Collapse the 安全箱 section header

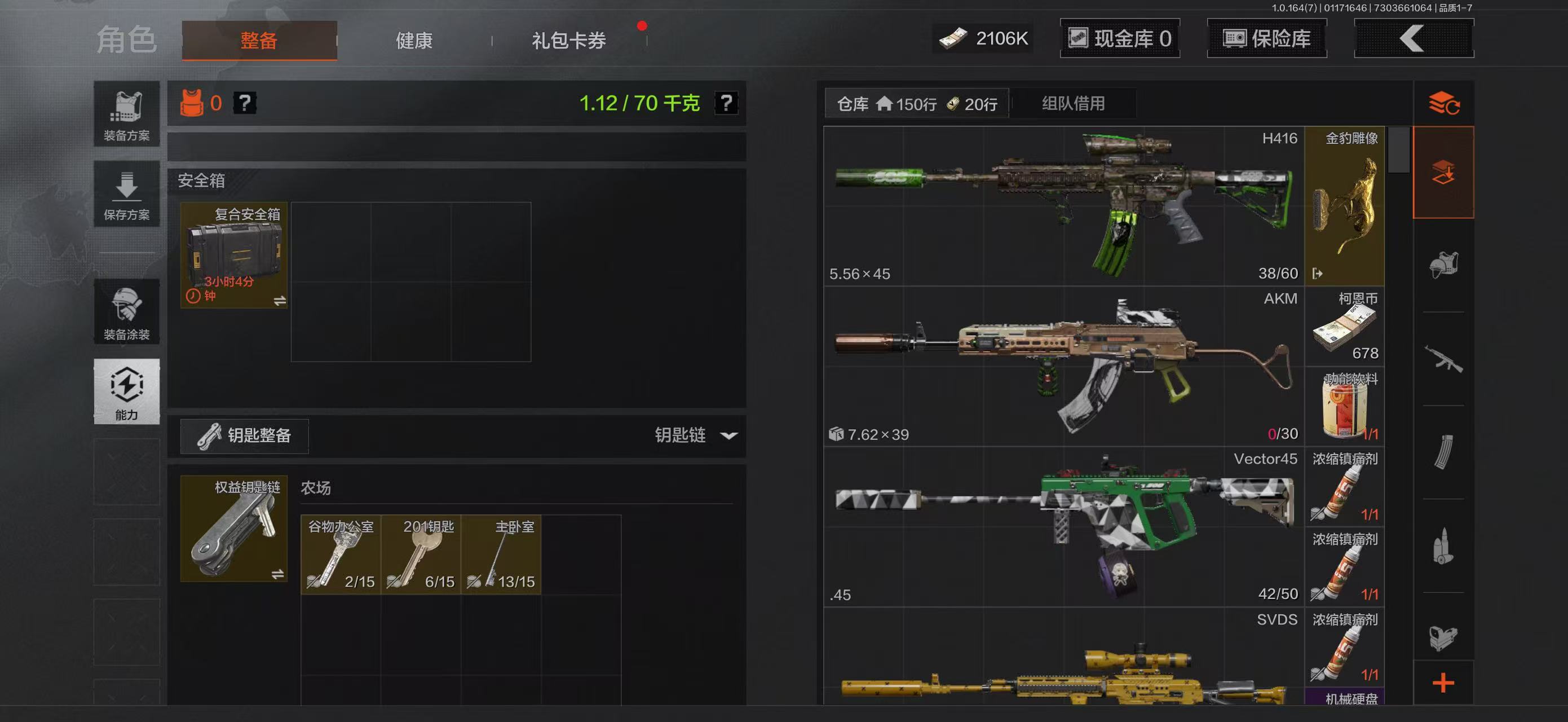coord(201,181)
